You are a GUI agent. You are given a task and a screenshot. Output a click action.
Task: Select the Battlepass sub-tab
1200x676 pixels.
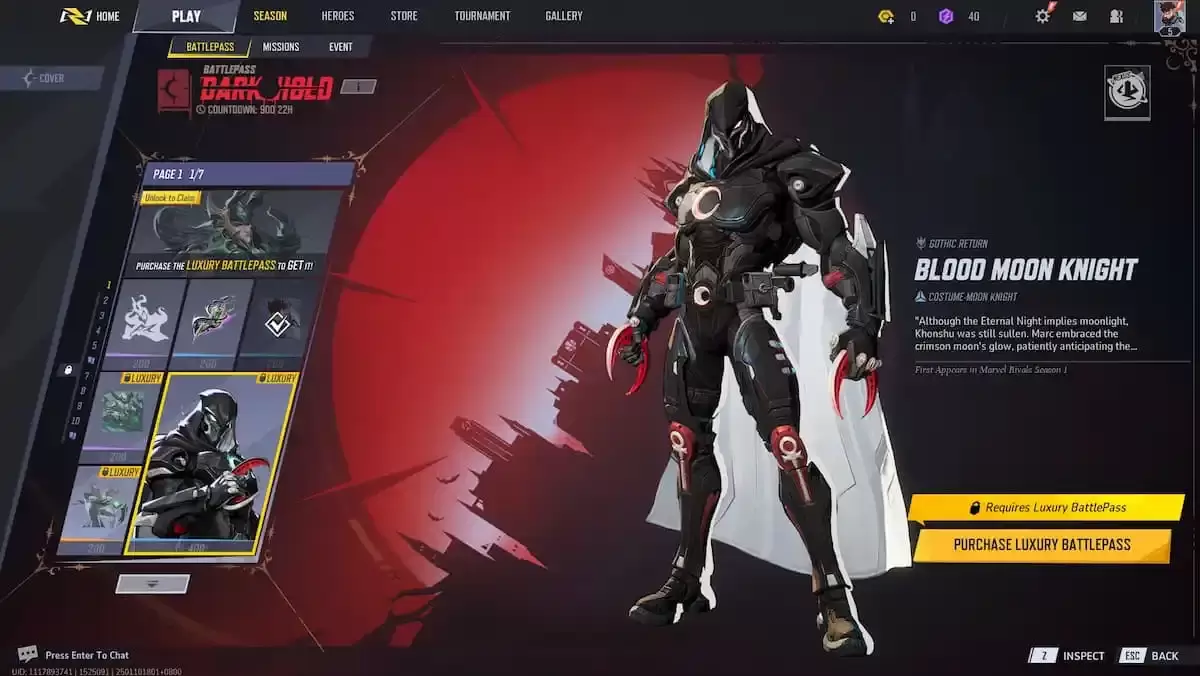[x=210, y=47]
